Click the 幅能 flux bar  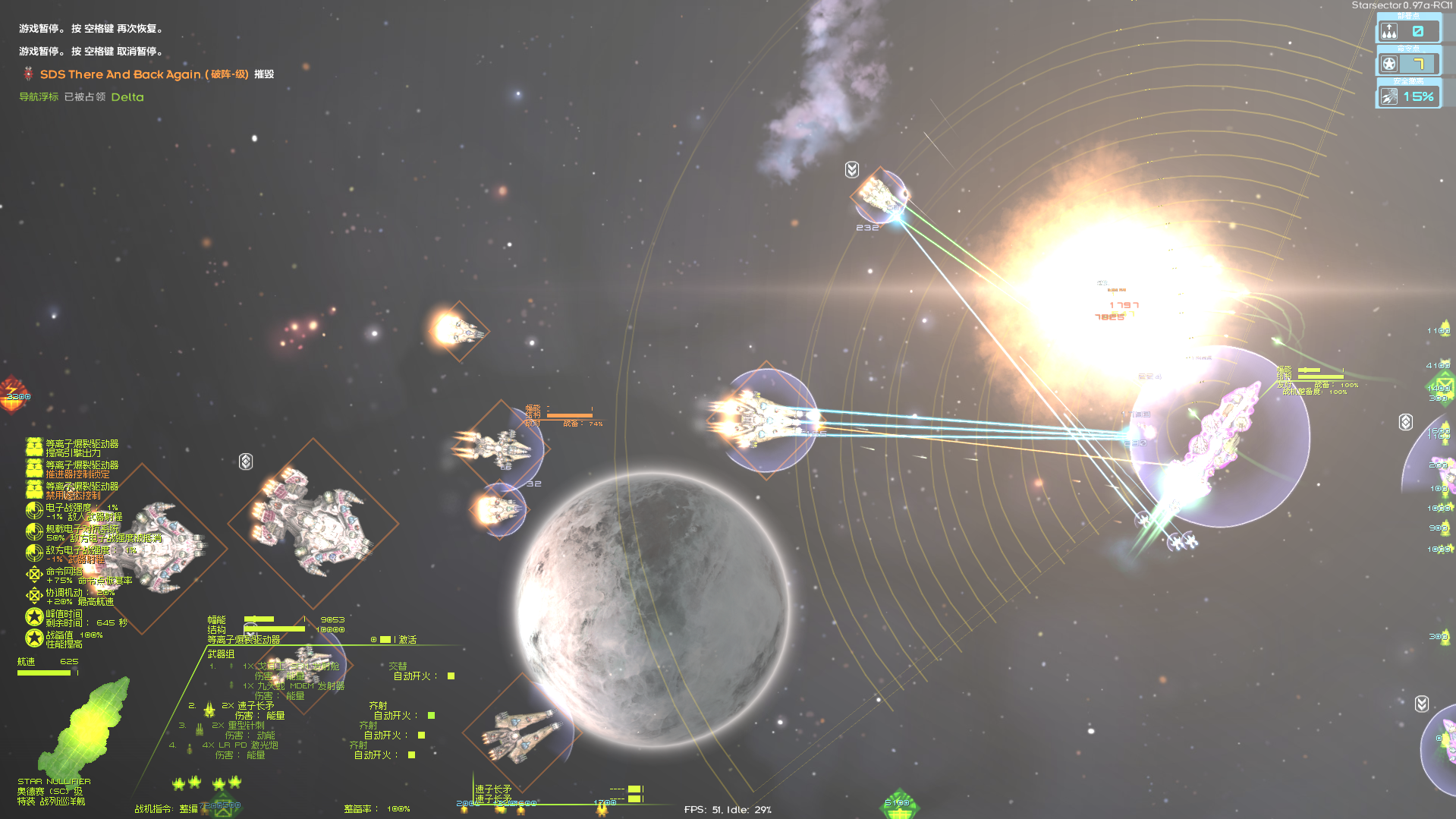pos(258,619)
